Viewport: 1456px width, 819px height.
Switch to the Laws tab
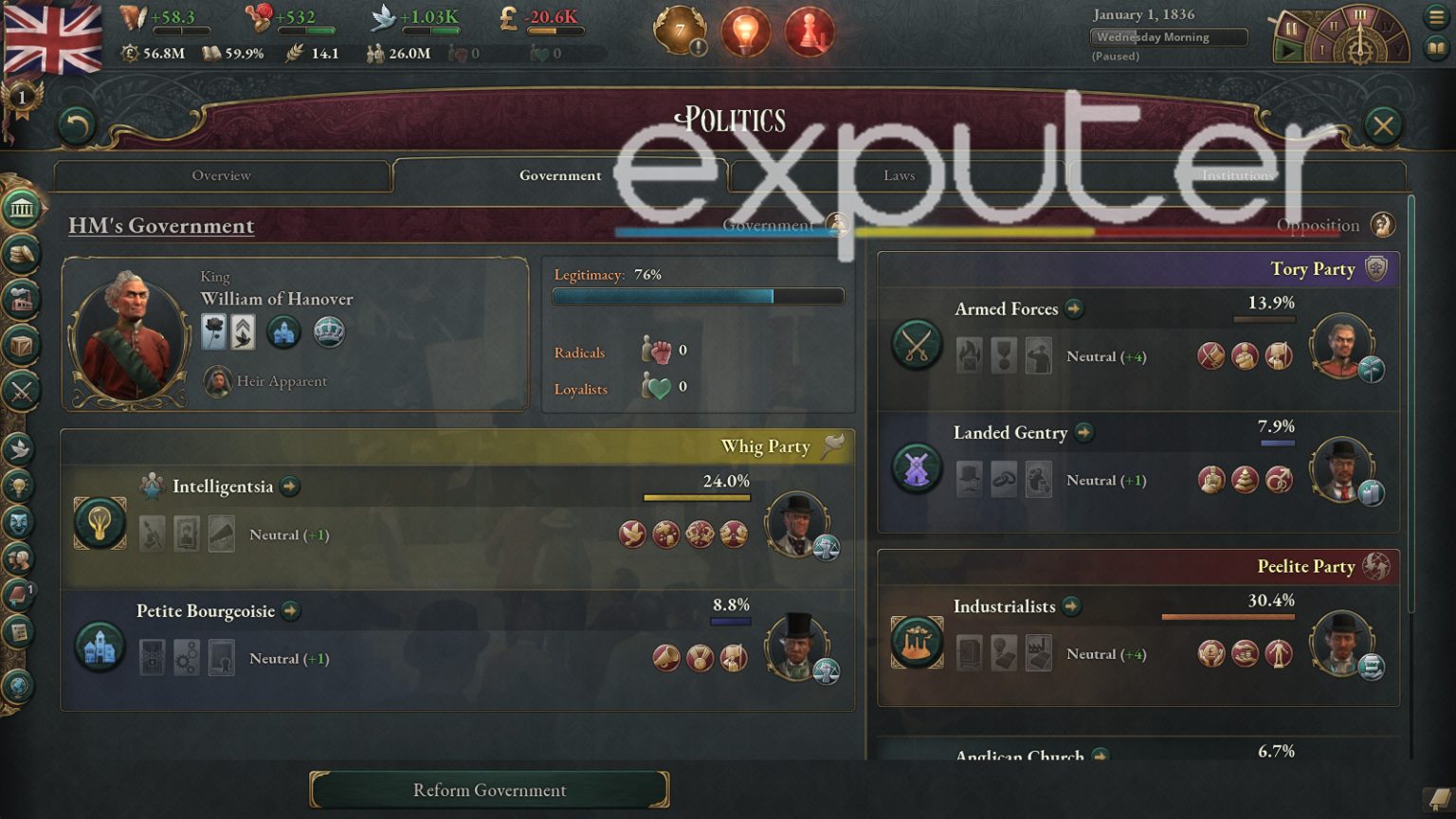click(x=898, y=175)
